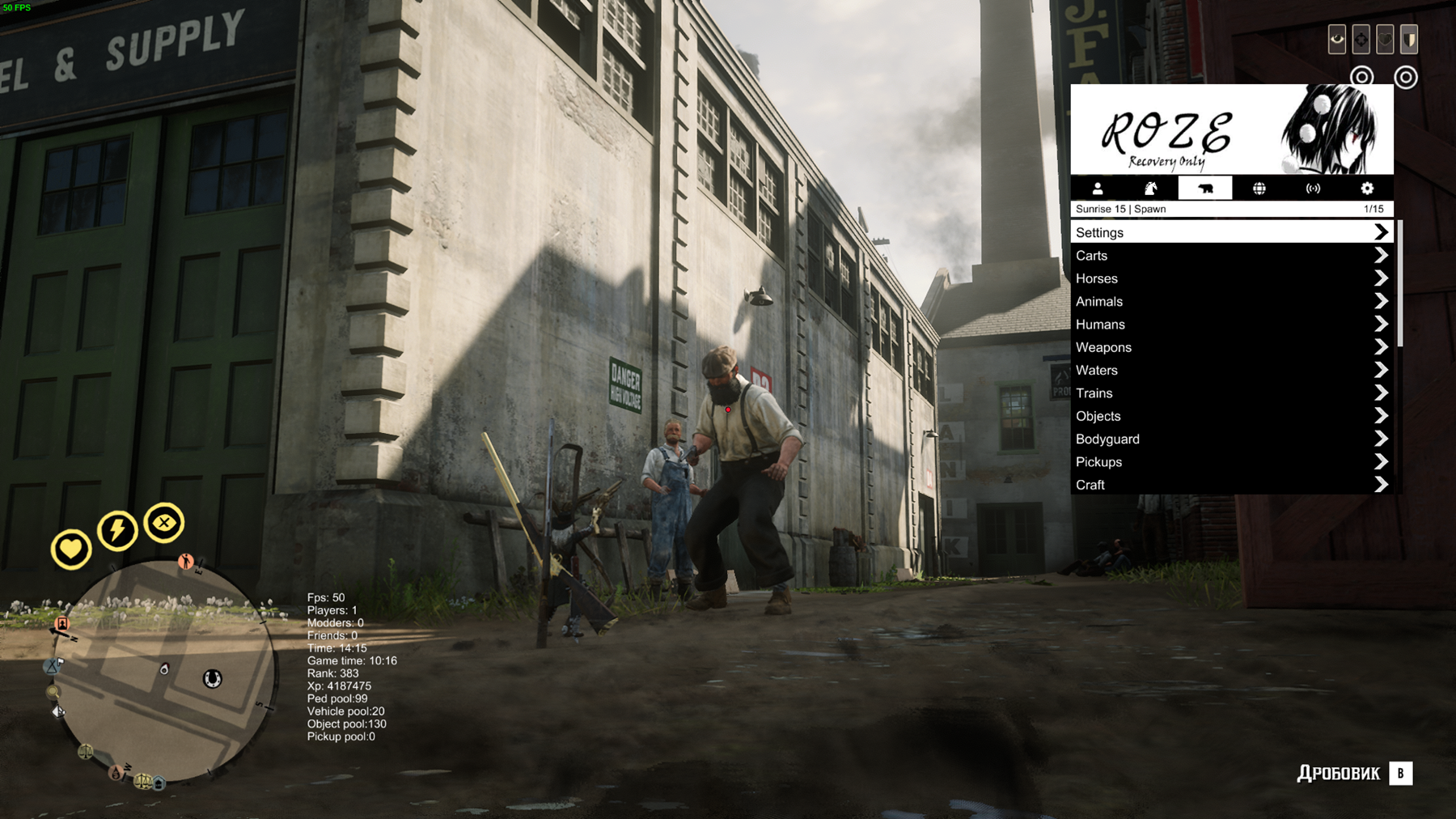Viewport: 1456px width, 819px height.
Task: Select the bear spawn tab
Action: (x=1205, y=189)
